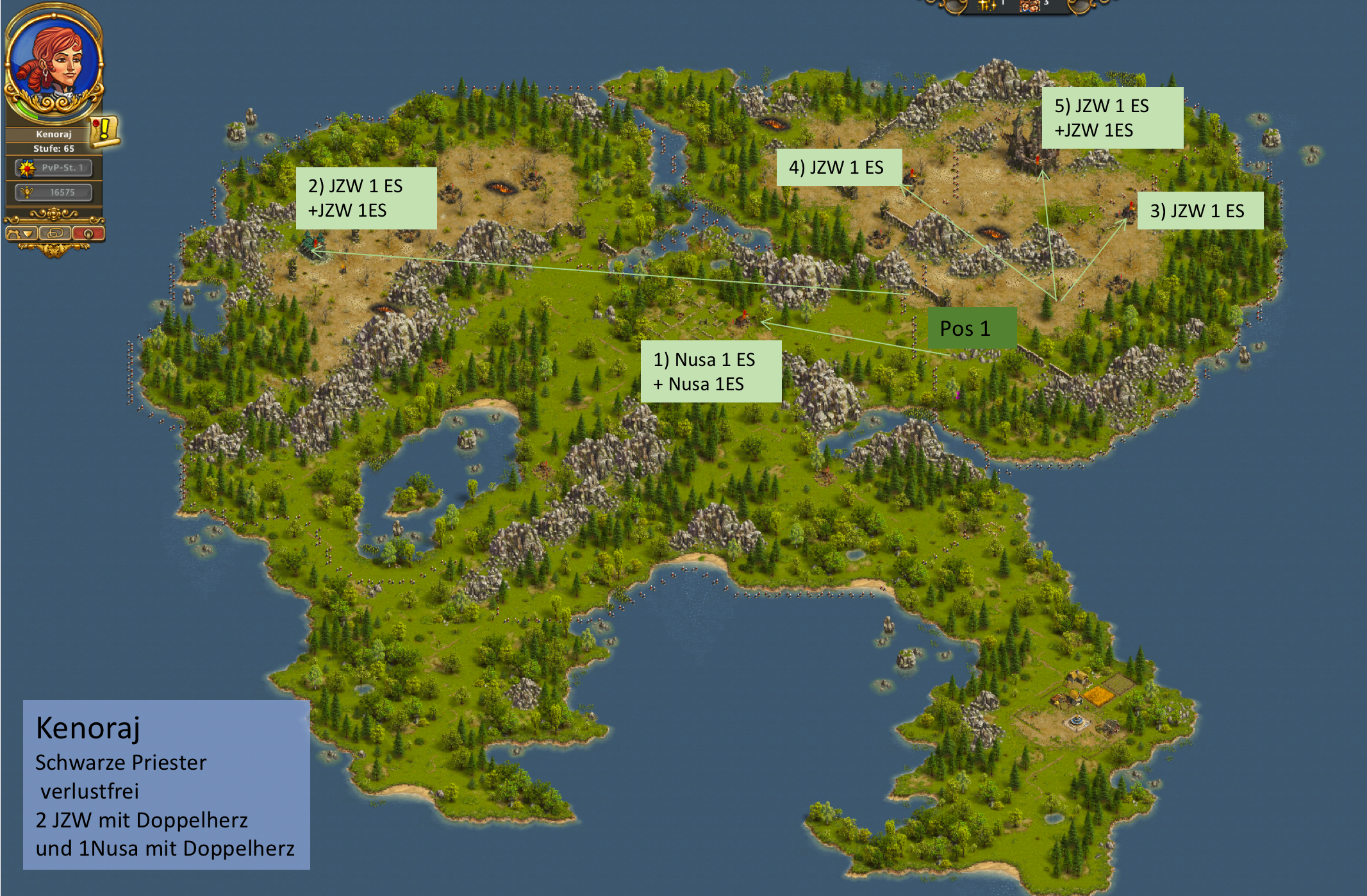The width and height of the screenshot is (1367, 896).
Task: Open the quest scroll with exclamation mark
Action: point(103,130)
